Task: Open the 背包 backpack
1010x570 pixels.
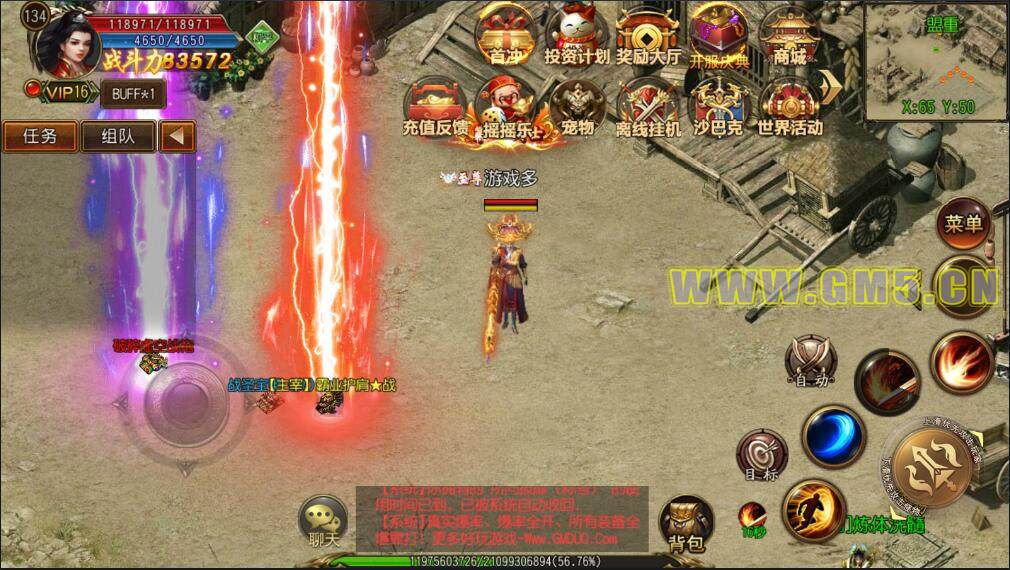Action: (x=686, y=520)
